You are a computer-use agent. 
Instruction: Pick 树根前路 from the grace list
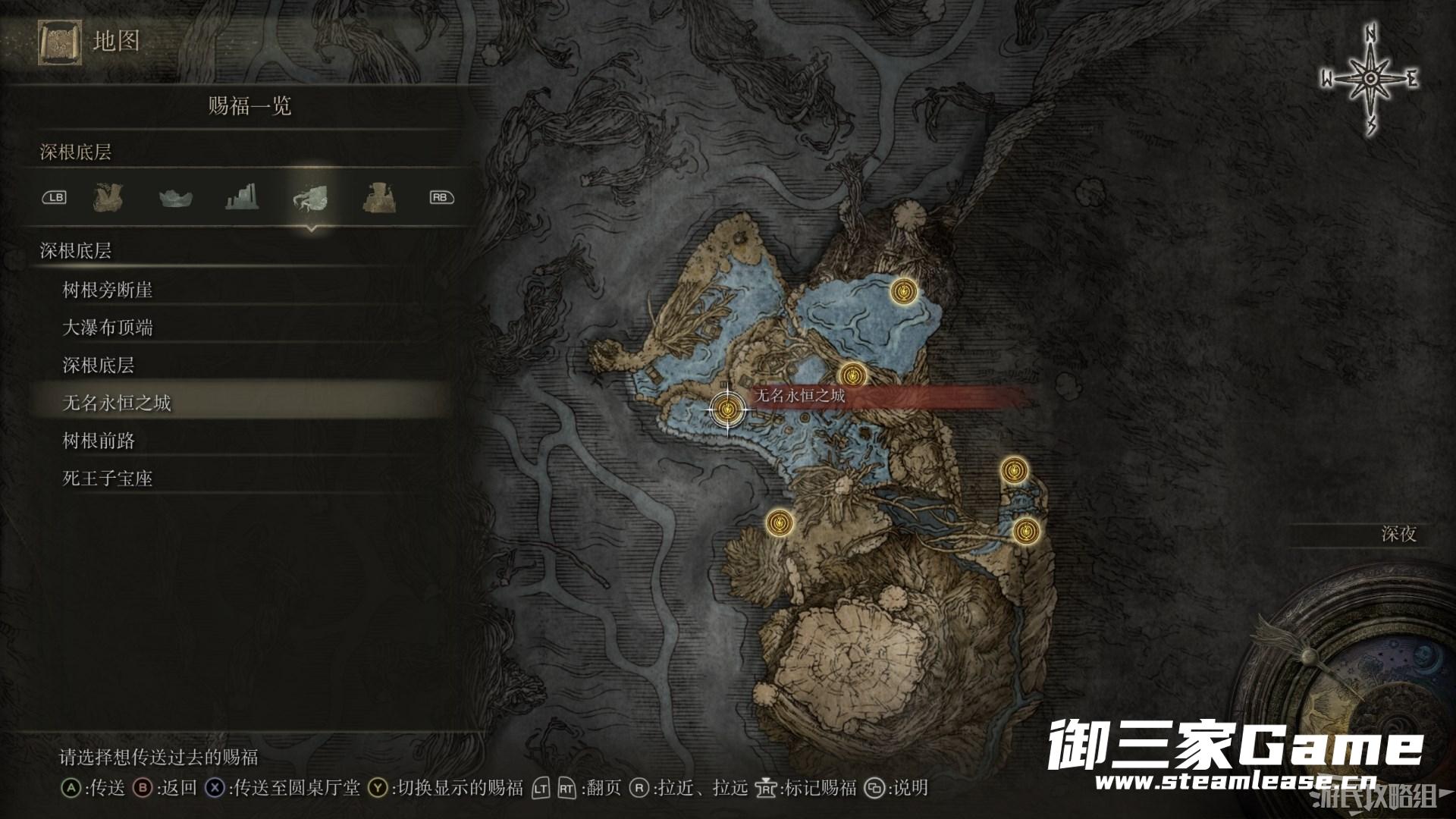(x=99, y=441)
